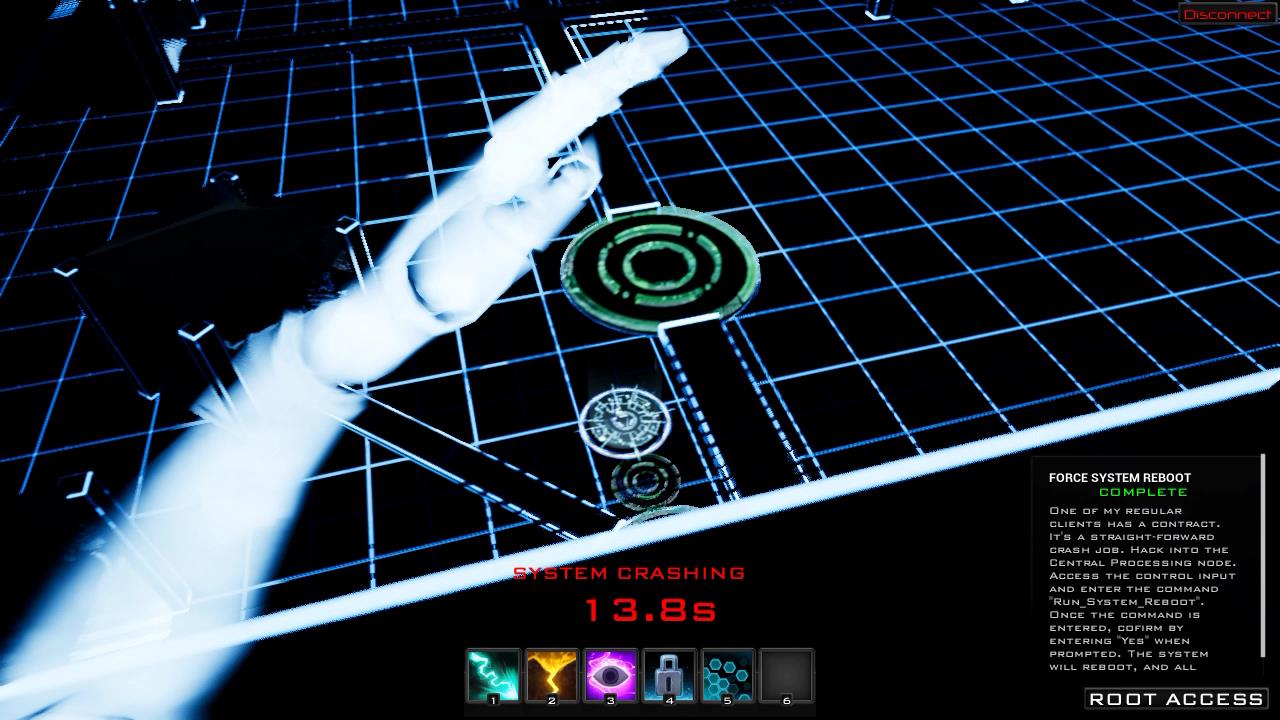This screenshot has width=1280, height=720.
Task: Activate the orange lightning ability in slot 2
Action: tap(549, 675)
